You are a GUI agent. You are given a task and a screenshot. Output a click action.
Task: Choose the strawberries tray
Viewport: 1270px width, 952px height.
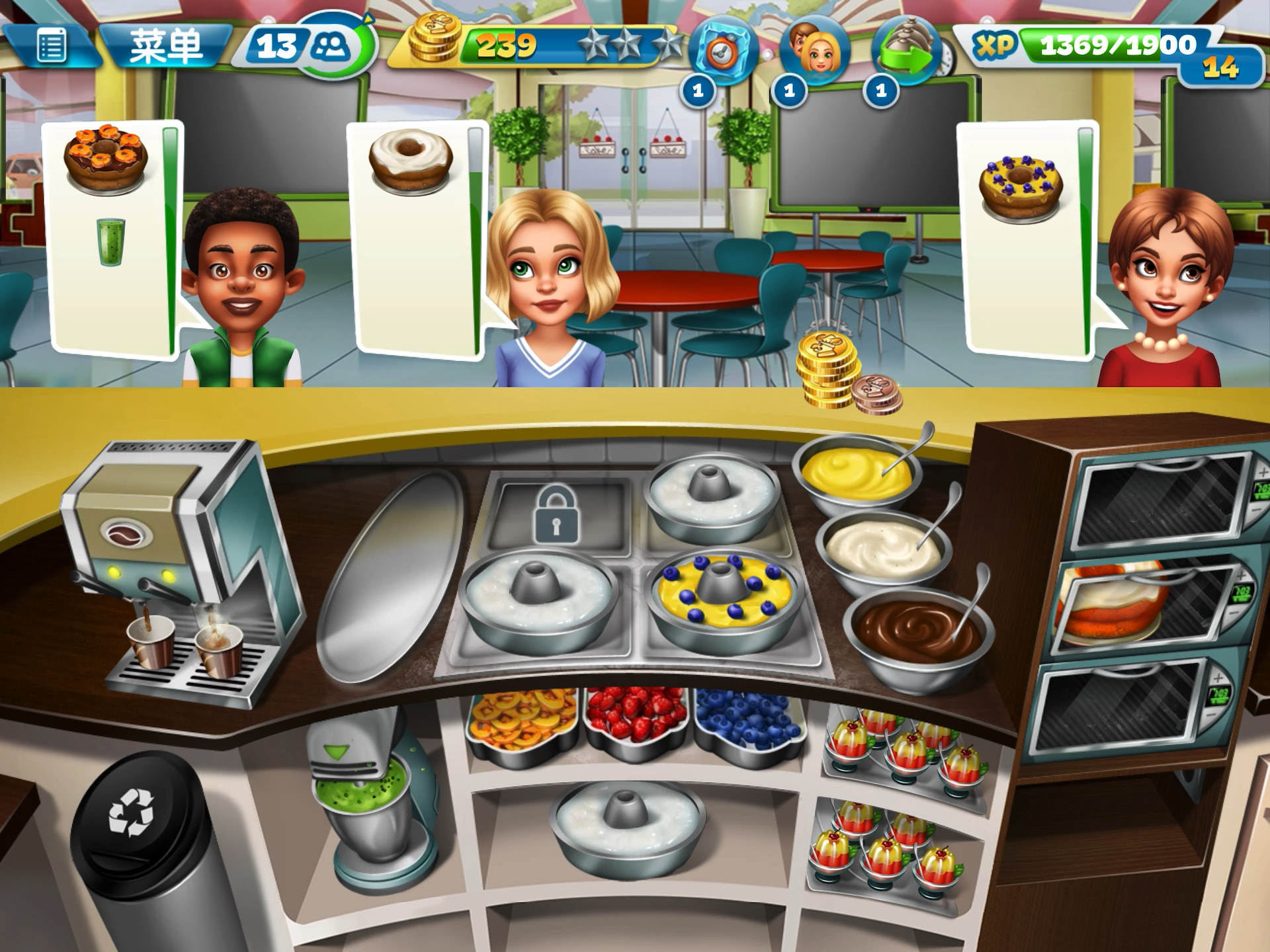635,717
